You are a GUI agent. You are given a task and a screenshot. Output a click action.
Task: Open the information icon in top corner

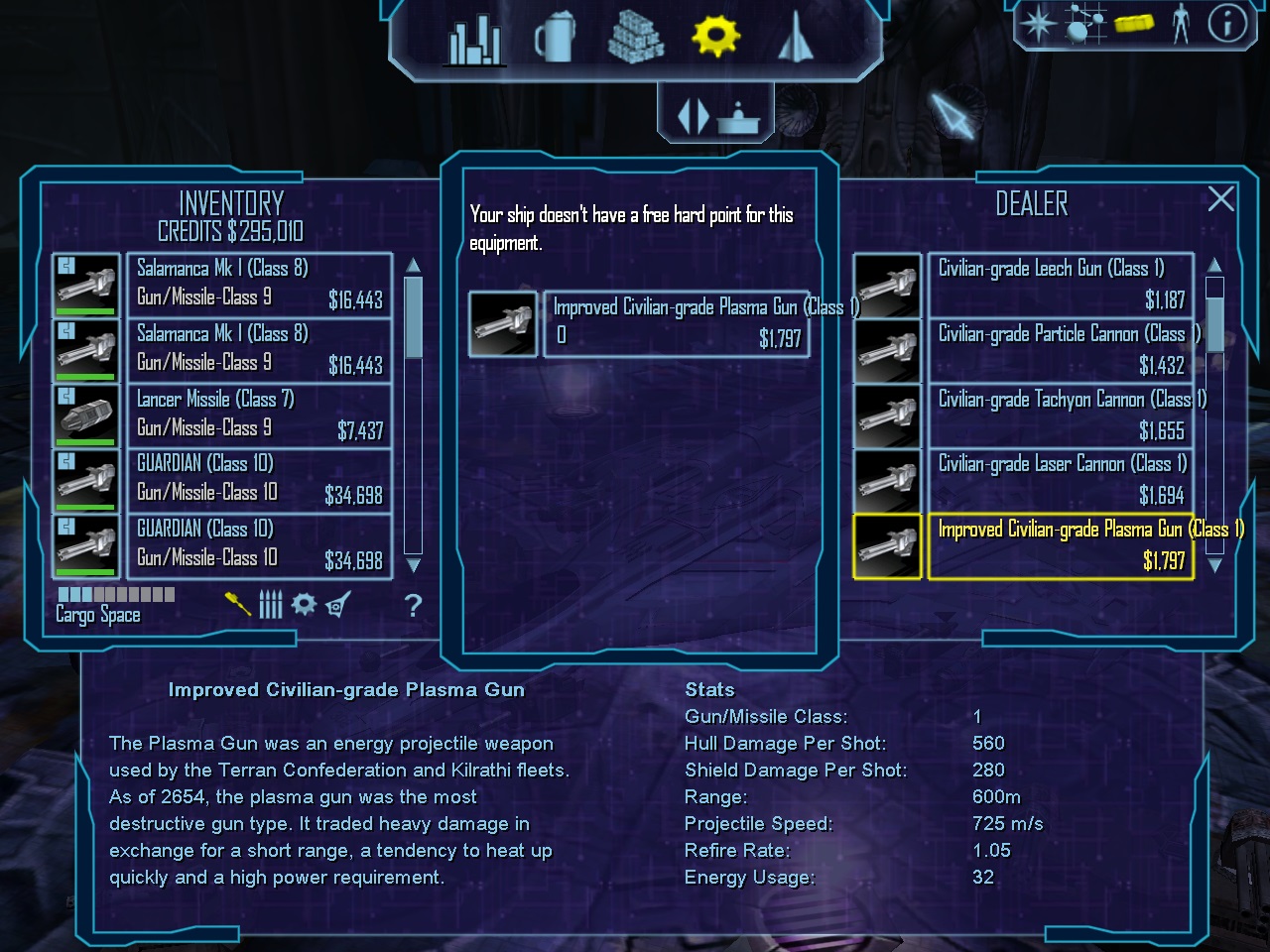tap(1226, 22)
